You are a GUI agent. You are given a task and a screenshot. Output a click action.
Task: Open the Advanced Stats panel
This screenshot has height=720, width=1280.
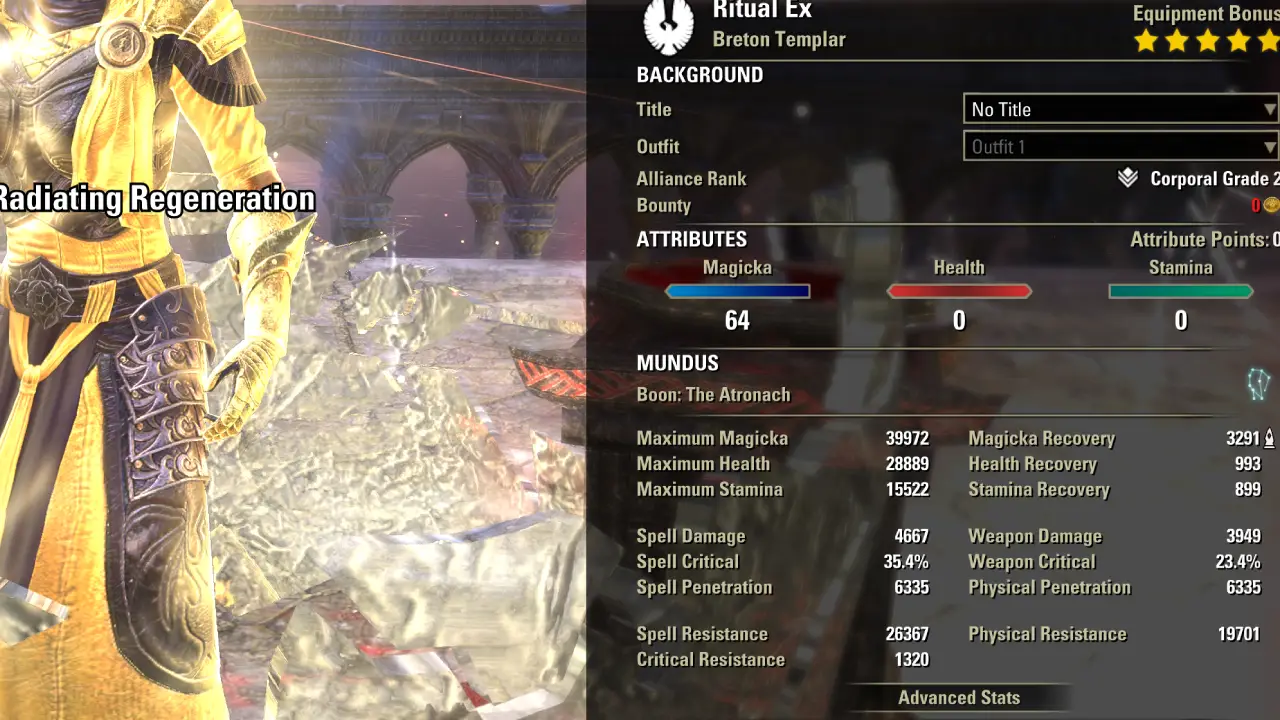pos(958,698)
